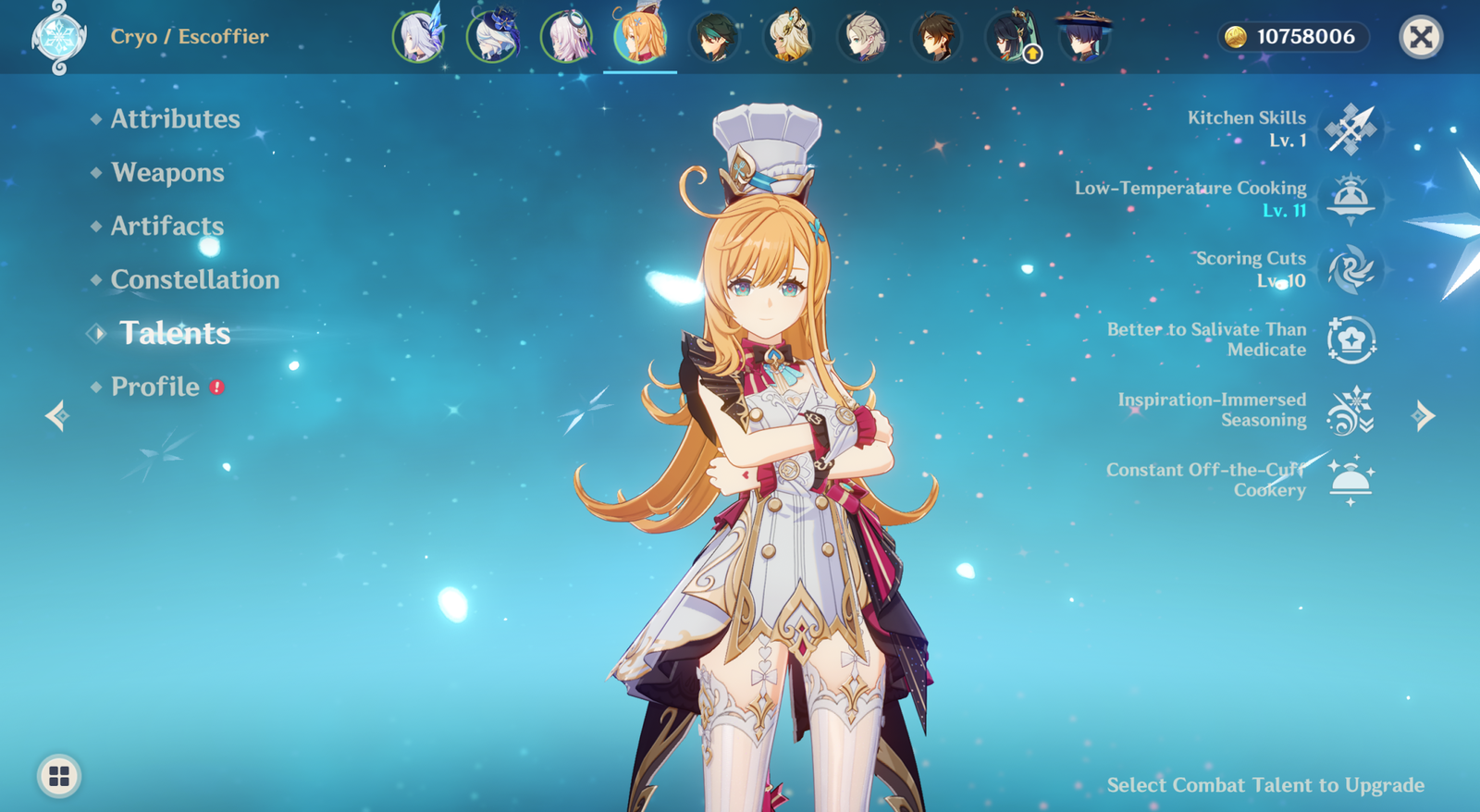
Task: Open the Weapons section
Action: (x=167, y=173)
